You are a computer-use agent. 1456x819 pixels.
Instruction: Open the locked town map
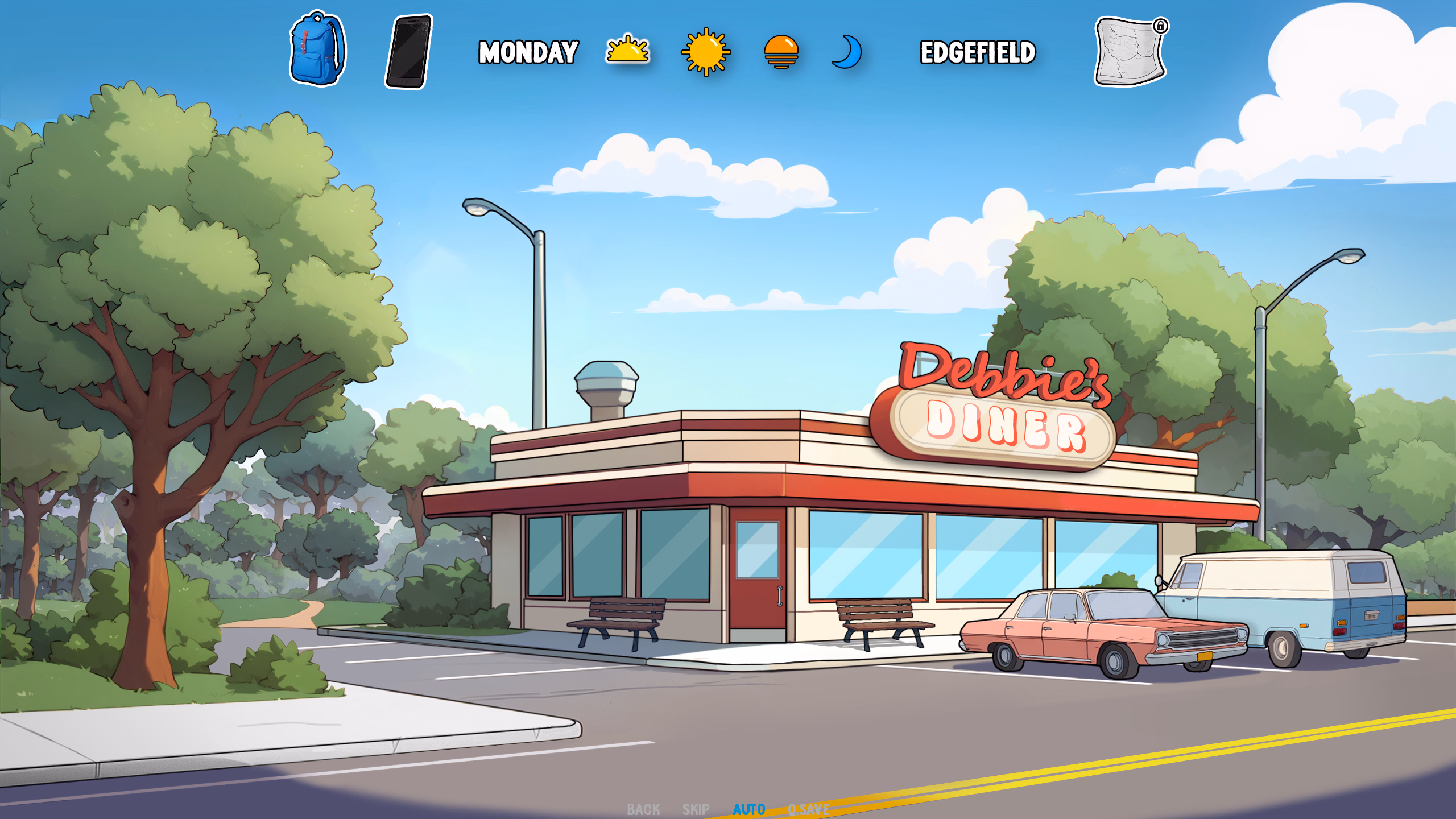pos(1130,52)
